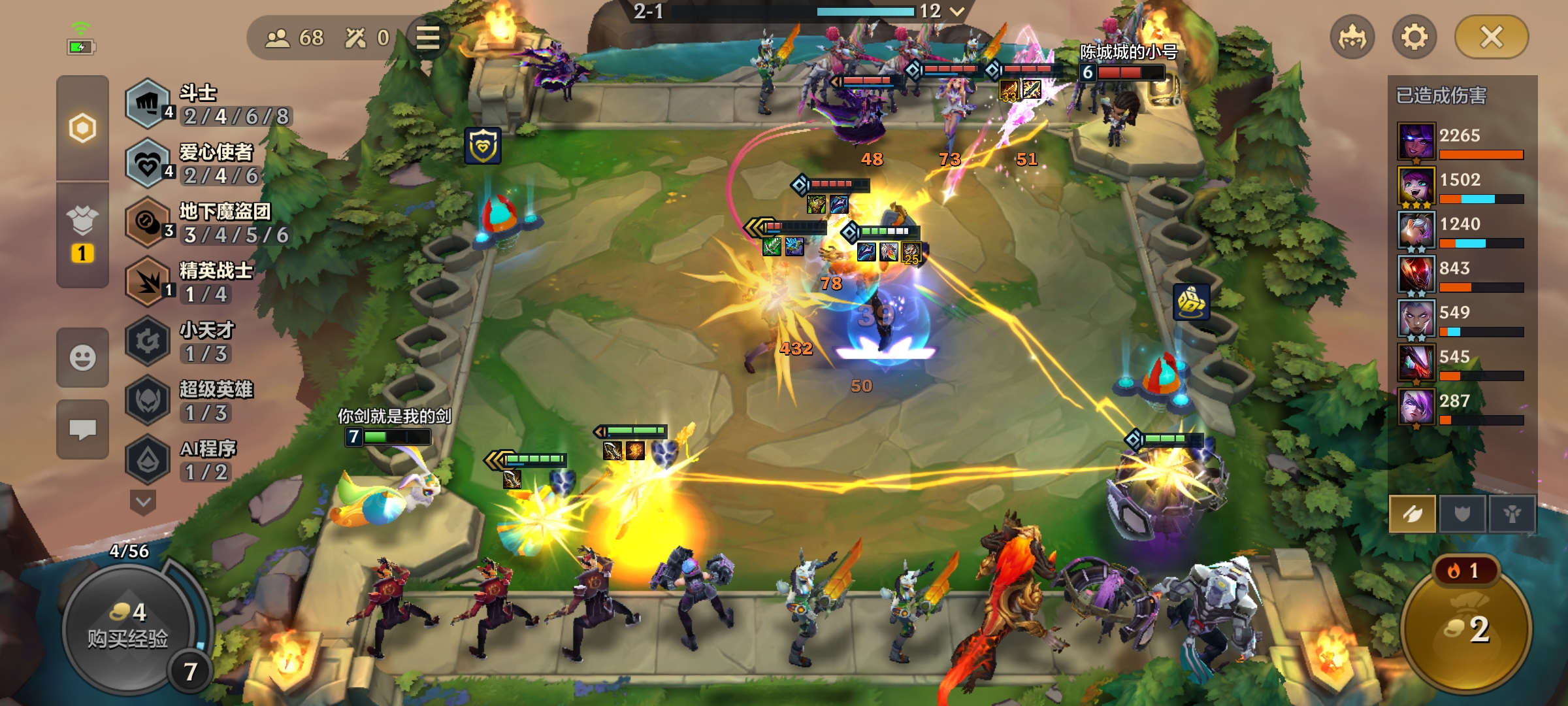The width and height of the screenshot is (1568, 706).
Task: Open the little legend crown icon button
Action: [x=1352, y=37]
